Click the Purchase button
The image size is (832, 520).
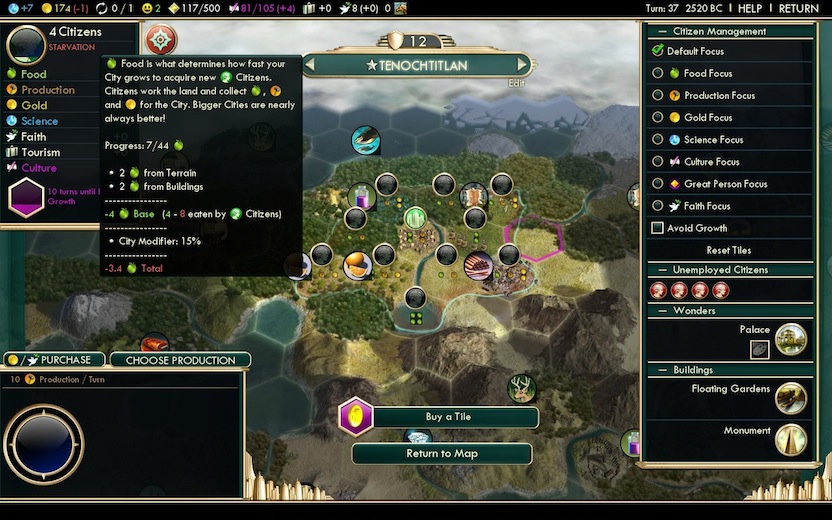click(x=55, y=360)
